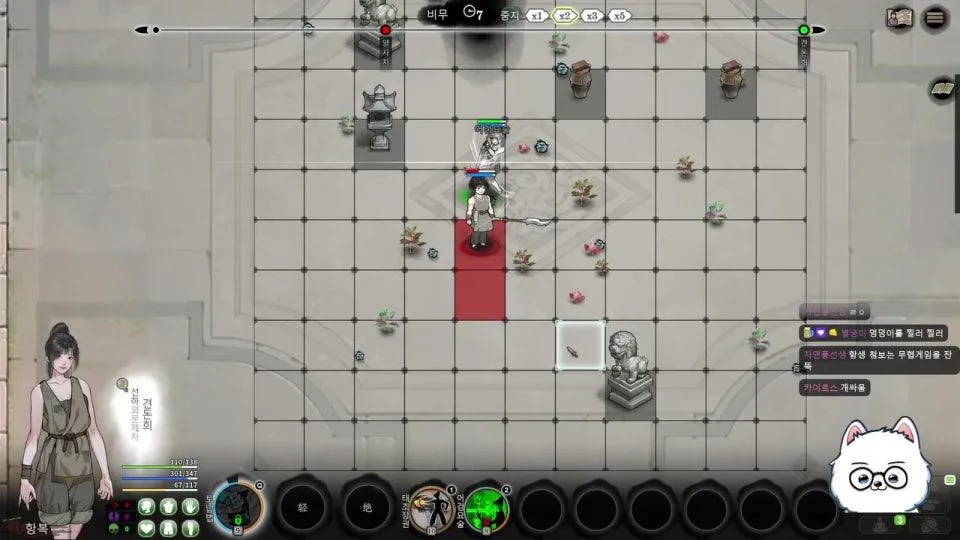Screen dimensions: 960x540
Task: Set battle speed to x1
Action: coord(537,15)
